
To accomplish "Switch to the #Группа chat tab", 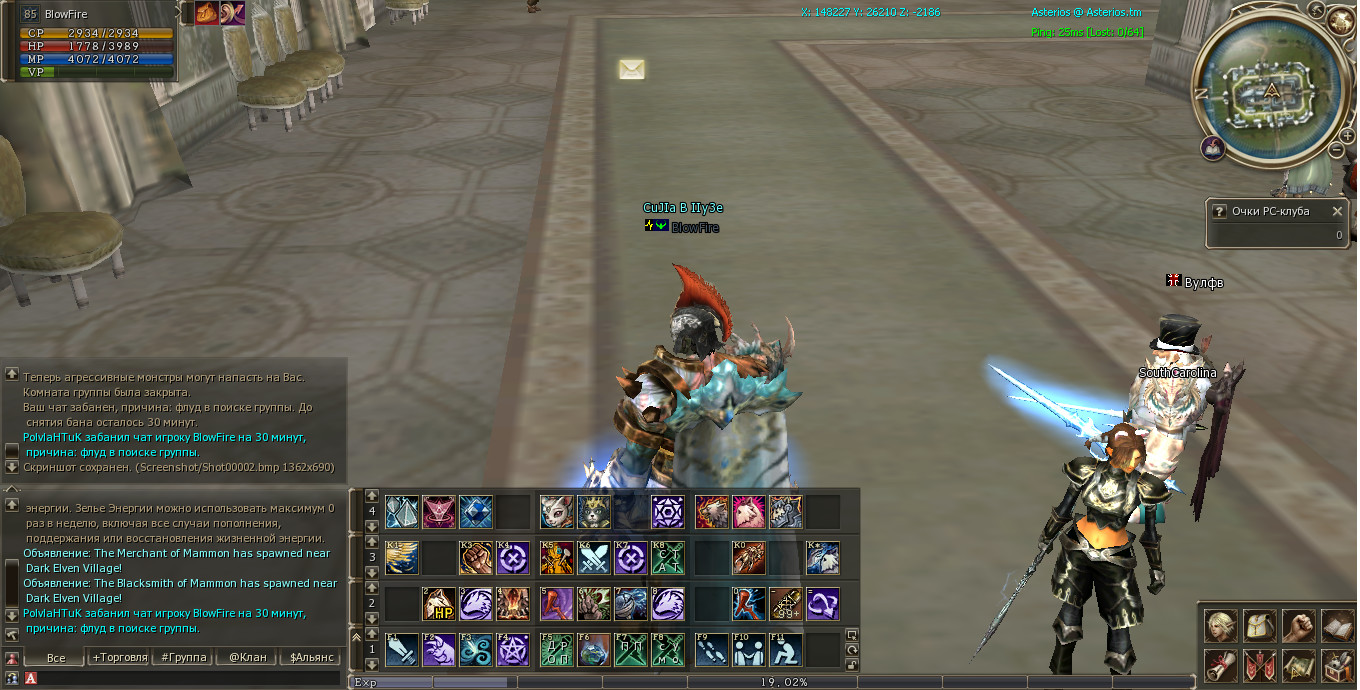I will (184, 657).
